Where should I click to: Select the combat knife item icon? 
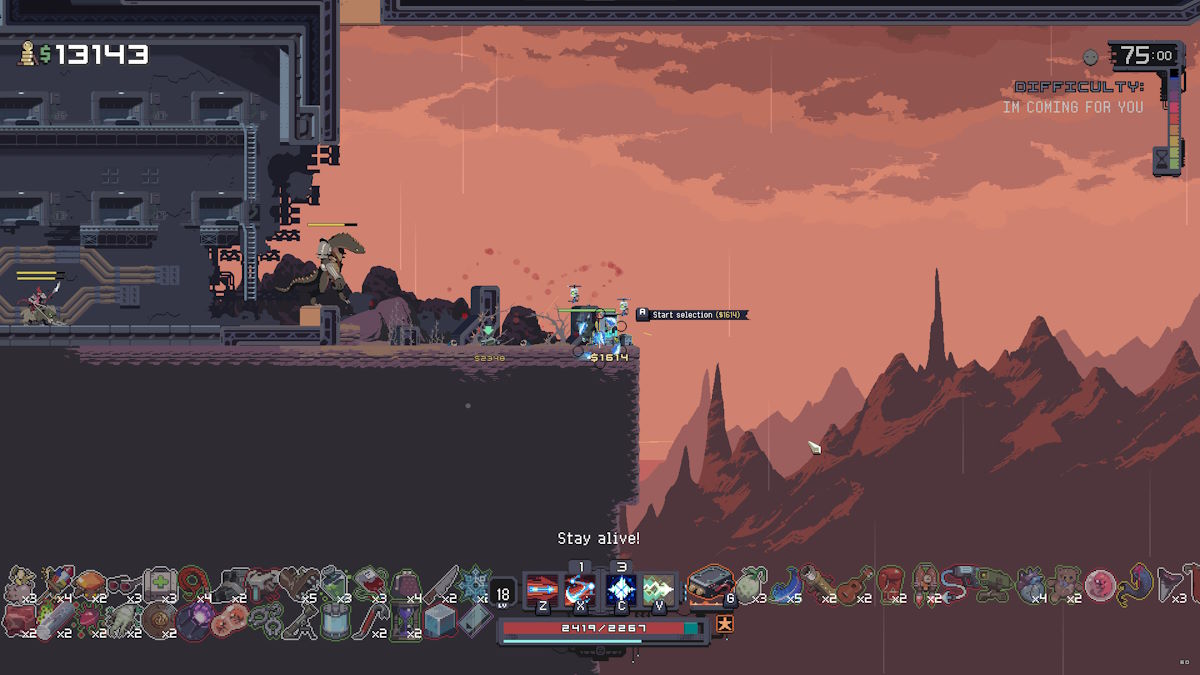441,584
